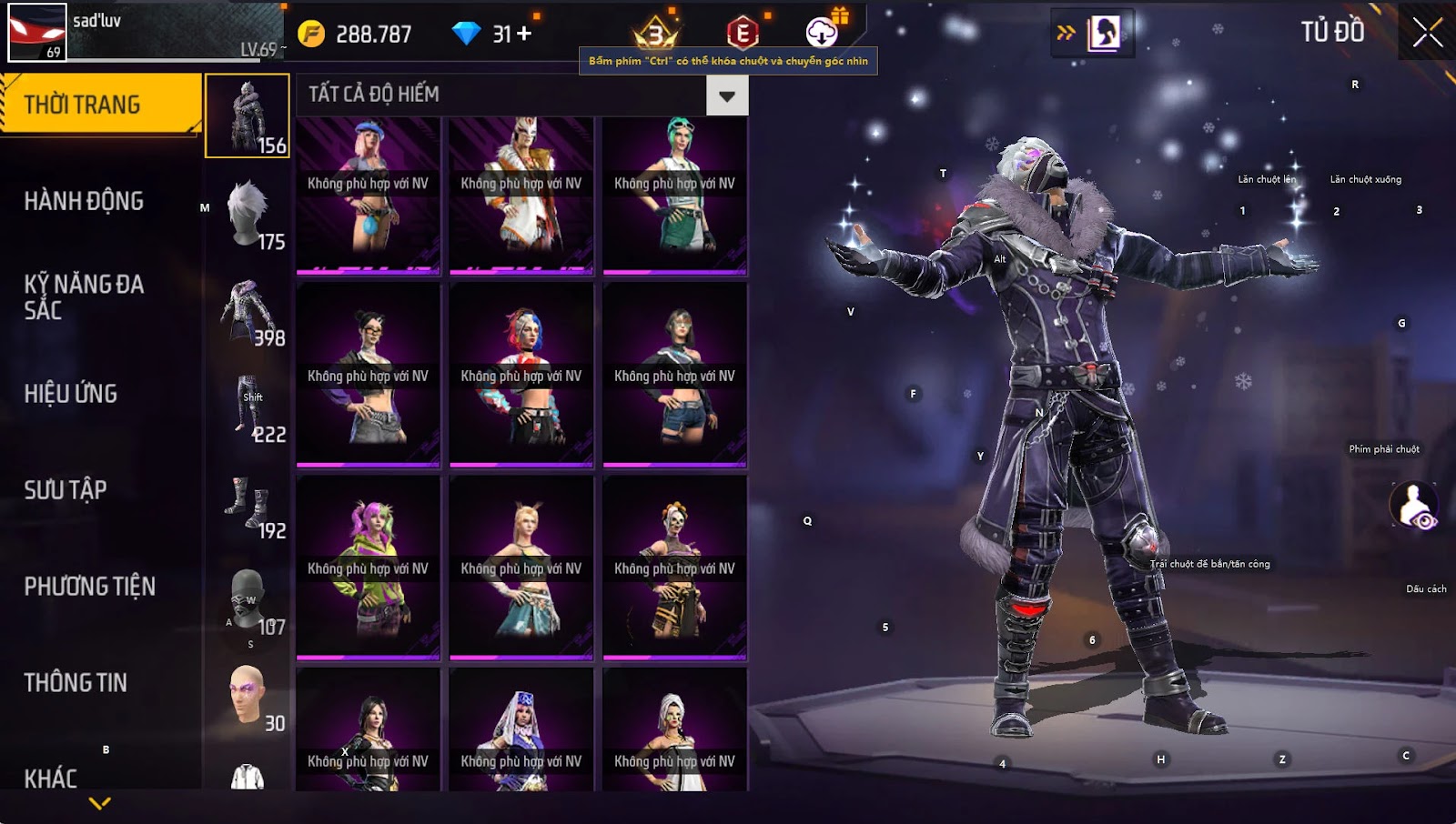Image resolution: width=1456 pixels, height=824 pixels.
Task: Add diamonds with the plus button
Action: [524, 34]
